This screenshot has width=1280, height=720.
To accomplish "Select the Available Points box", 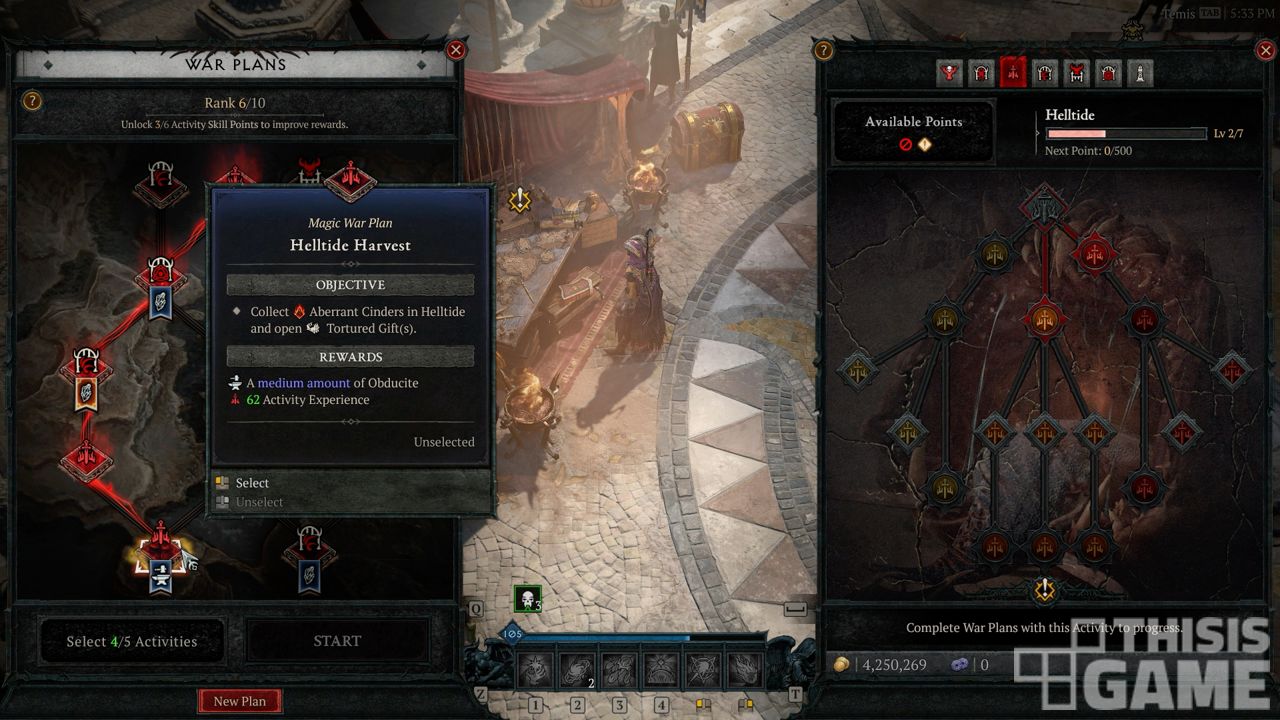I will pos(914,131).
